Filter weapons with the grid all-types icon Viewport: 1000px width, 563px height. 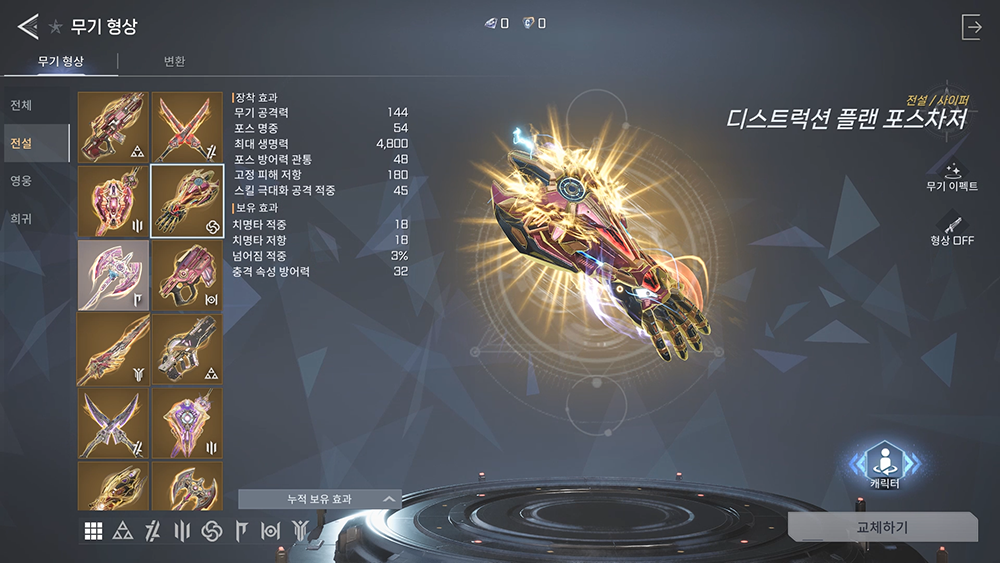pos(93,531)
